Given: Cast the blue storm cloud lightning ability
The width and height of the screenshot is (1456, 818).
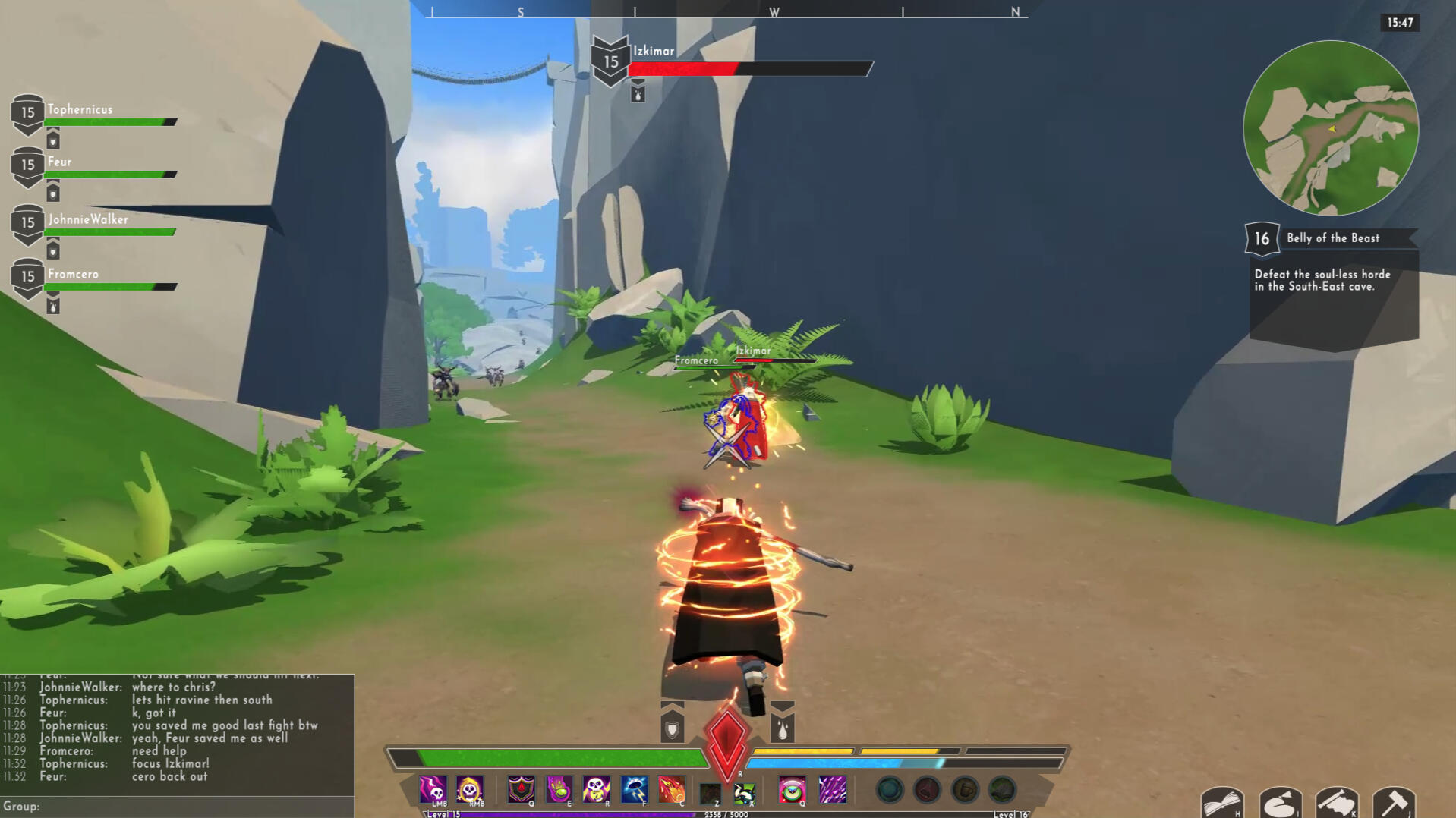Looking at the screenshot, I should point(634,790).
